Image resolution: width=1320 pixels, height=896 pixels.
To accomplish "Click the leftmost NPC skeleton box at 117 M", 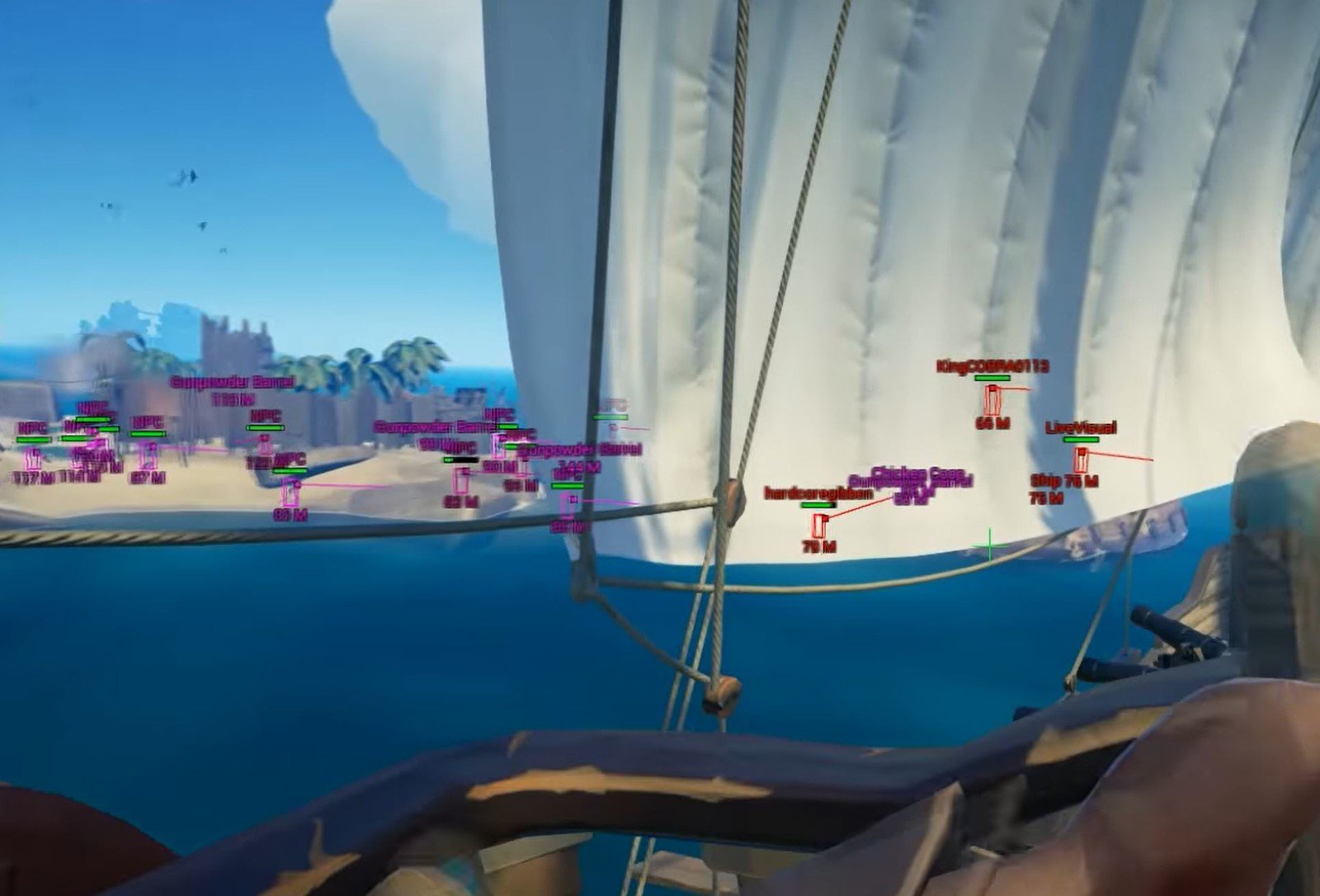I will [31, 458].
